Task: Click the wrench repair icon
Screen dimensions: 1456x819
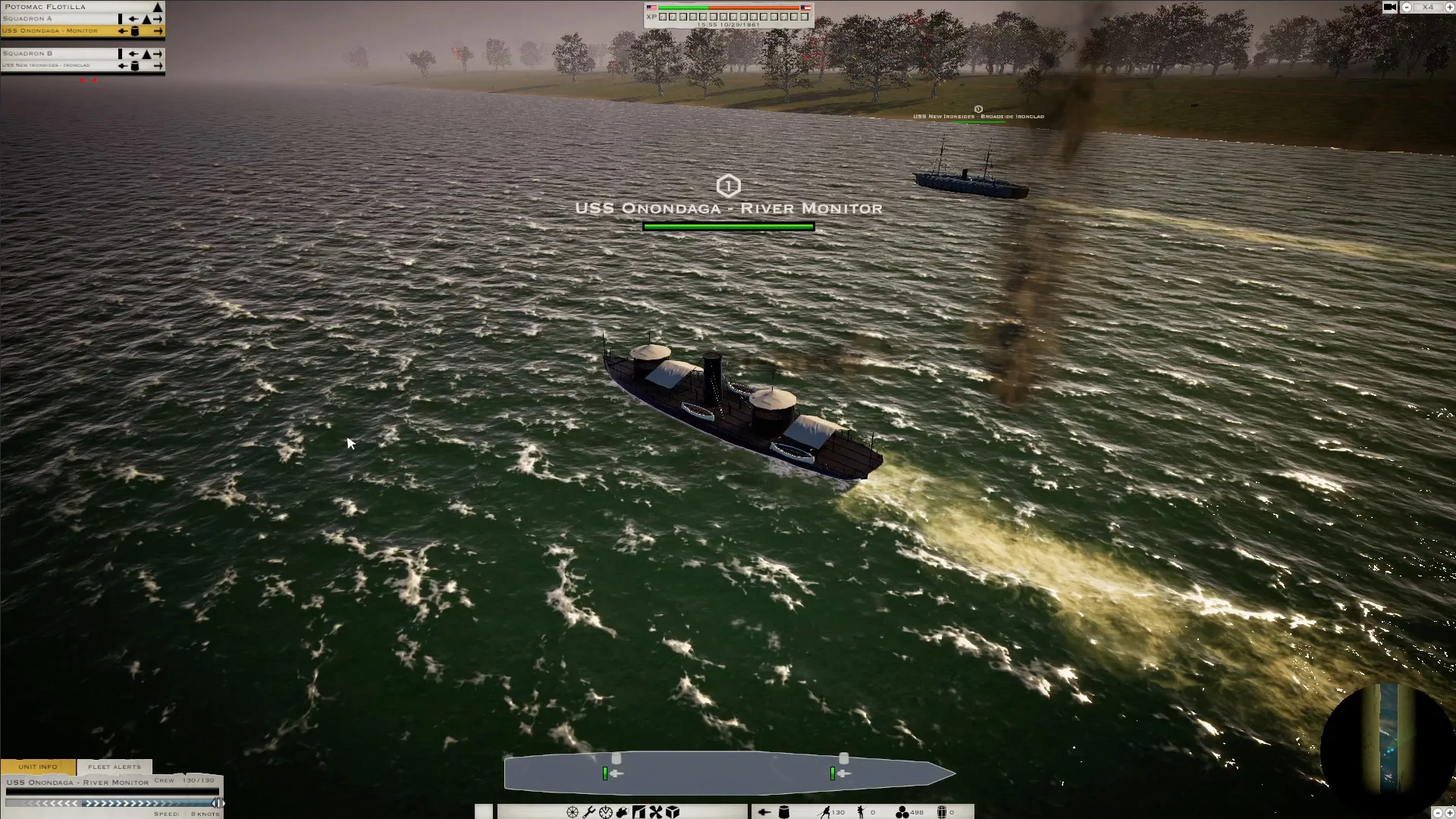Action: 589,811
